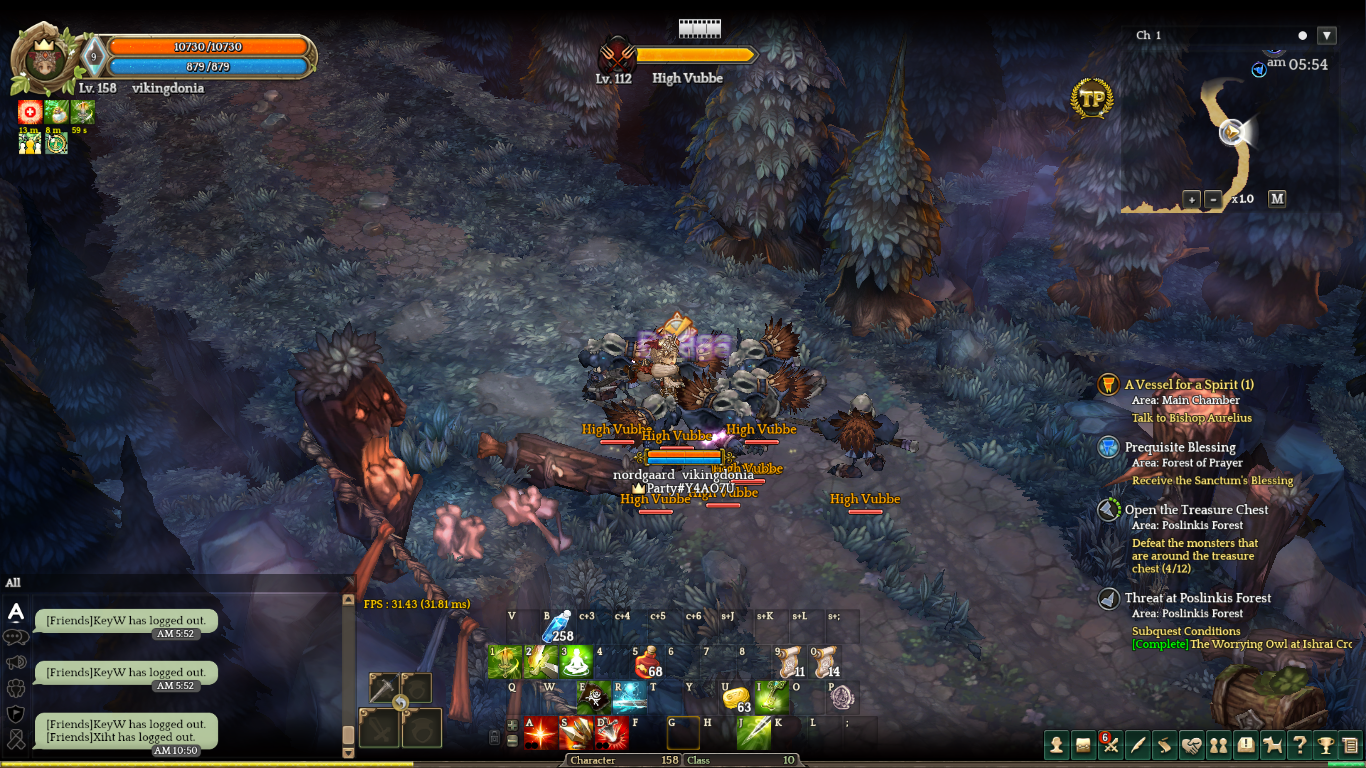Open the pet companion dog menu button
This screenshot has width=1366, height=768.
[x=1272, y=744]
